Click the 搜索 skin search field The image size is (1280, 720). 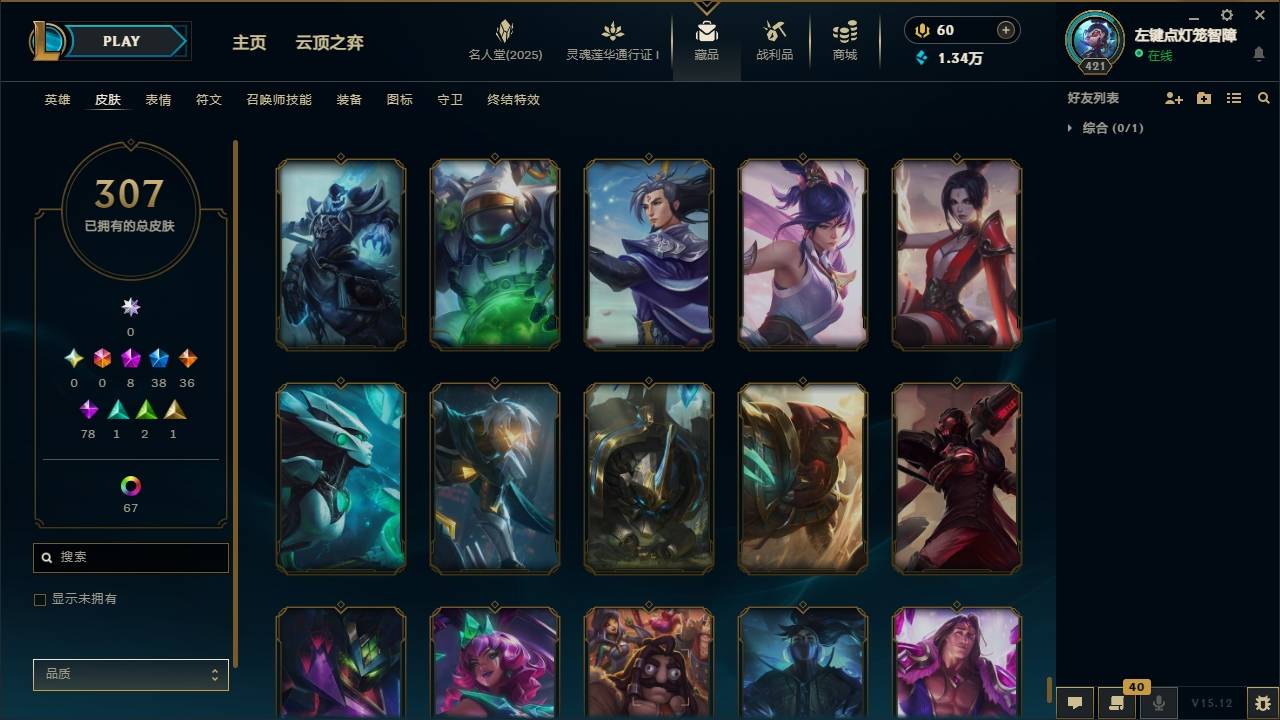130,557
